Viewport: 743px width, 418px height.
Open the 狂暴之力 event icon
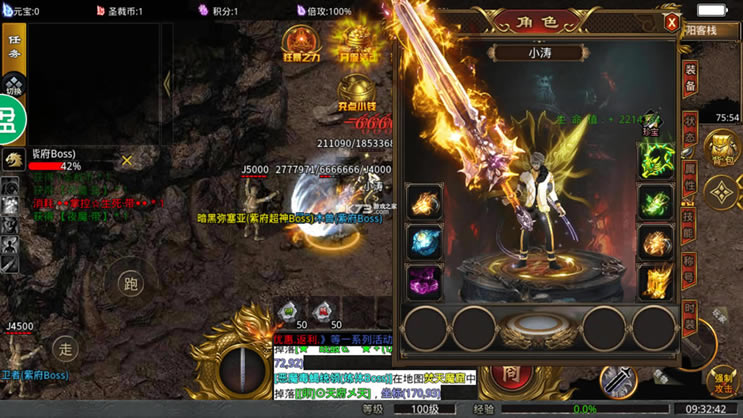click(x=300, y=45)
